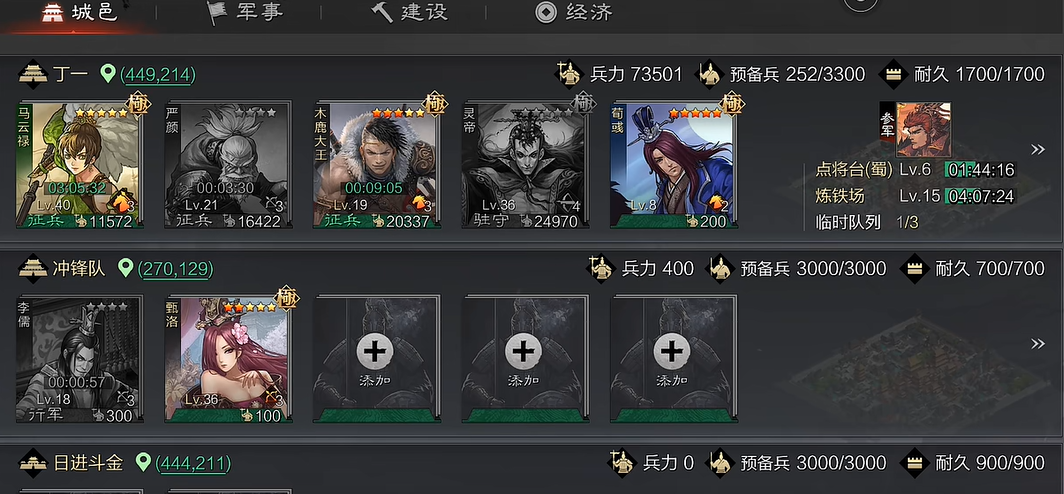Viewport: 1064px width, 494px height.
Task: Choose the 木鹿大王 general card
Action: click(x=375, y=165)
